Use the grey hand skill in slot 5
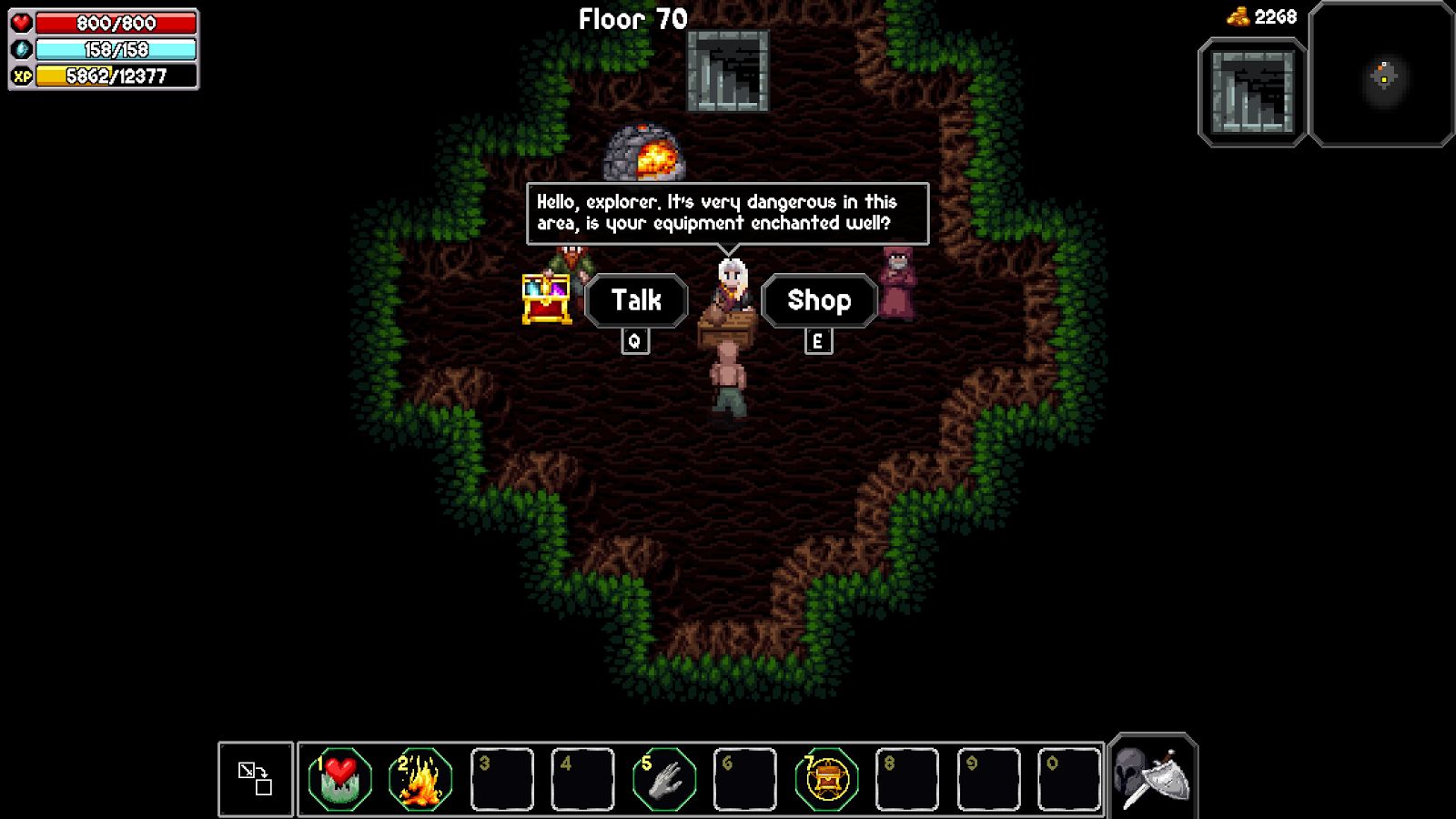The height and width of the screenshot is (819, 1456). pyautogui.click(x=664, y=779)
